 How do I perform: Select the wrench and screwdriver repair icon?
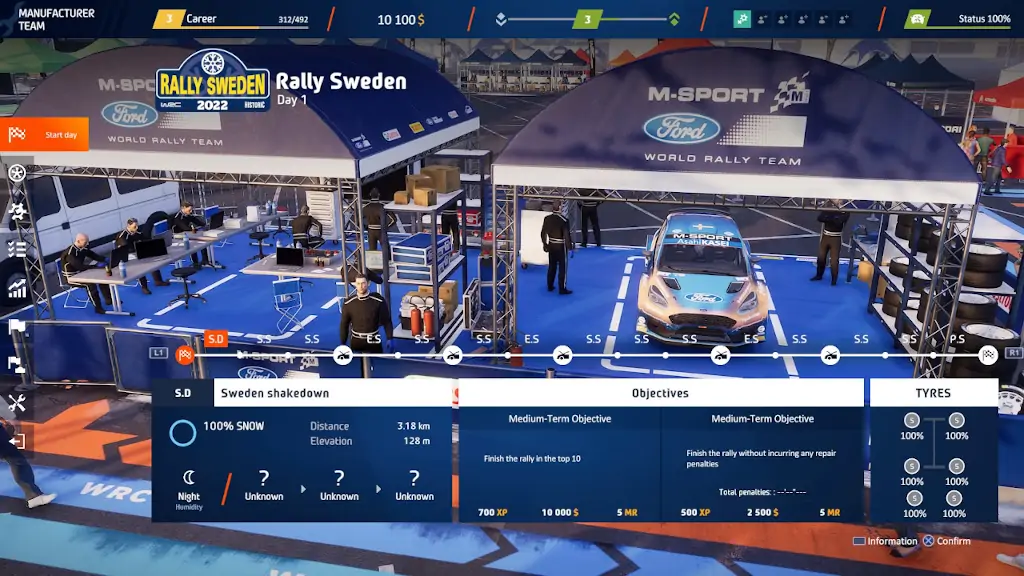17,403
